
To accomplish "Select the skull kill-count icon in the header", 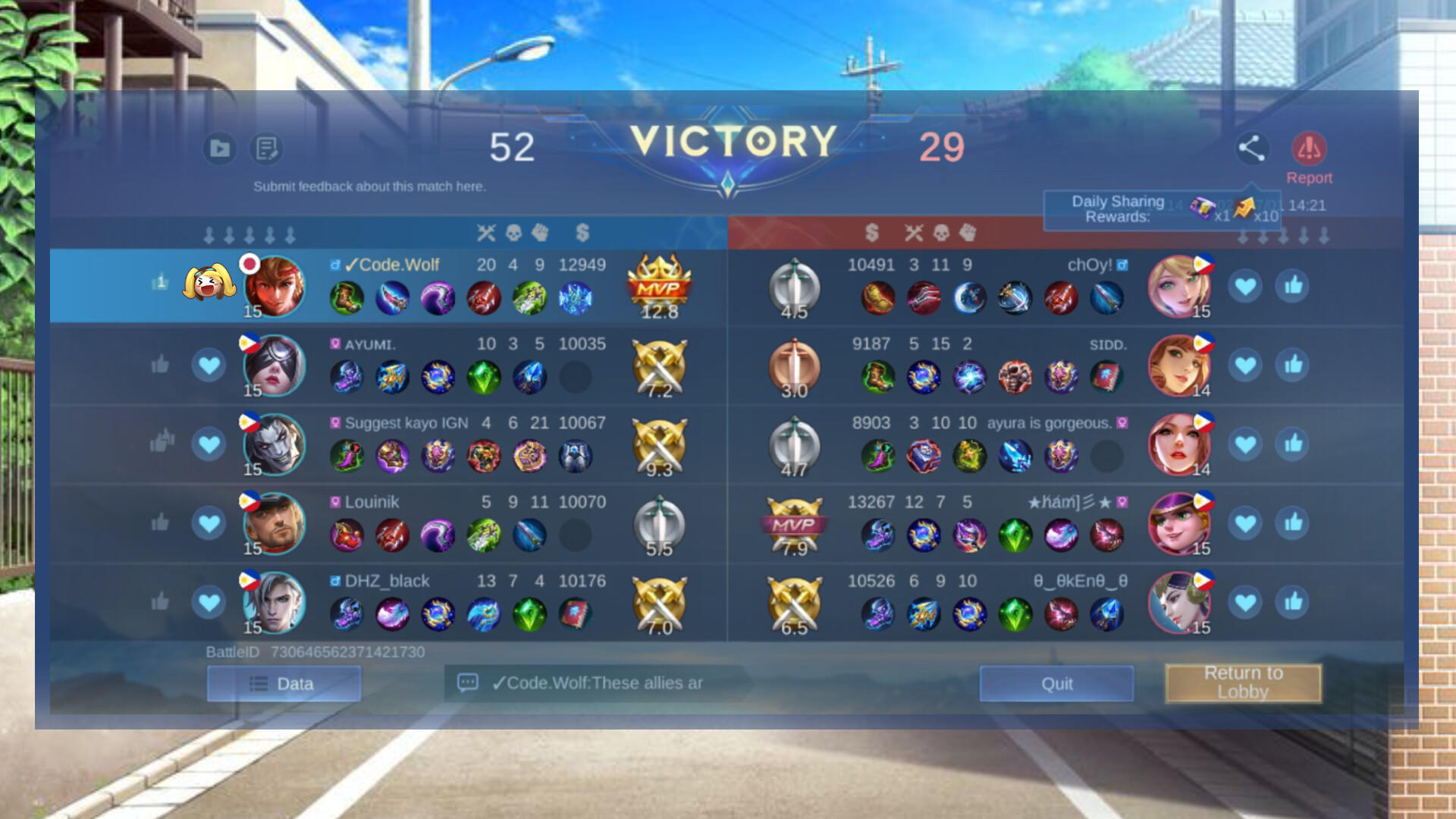I will (x=515, y=234).
